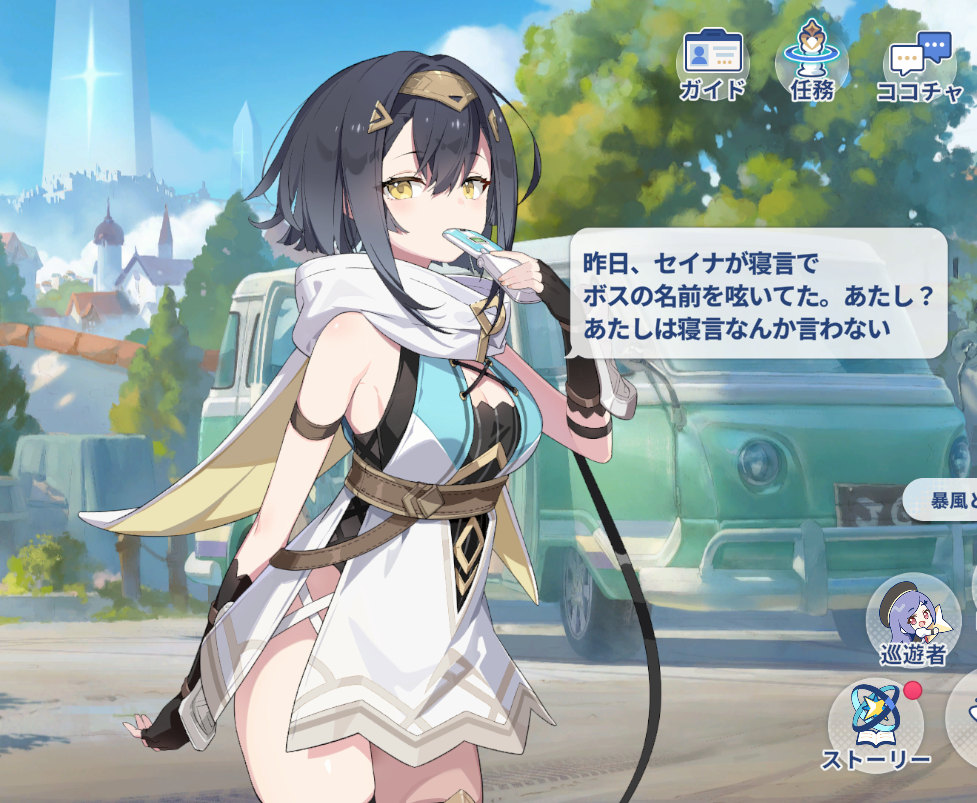Tap the character's speech bubble dialogue
Image resolution: width=977 pixels, height=803 pixels.
(757, 293)
